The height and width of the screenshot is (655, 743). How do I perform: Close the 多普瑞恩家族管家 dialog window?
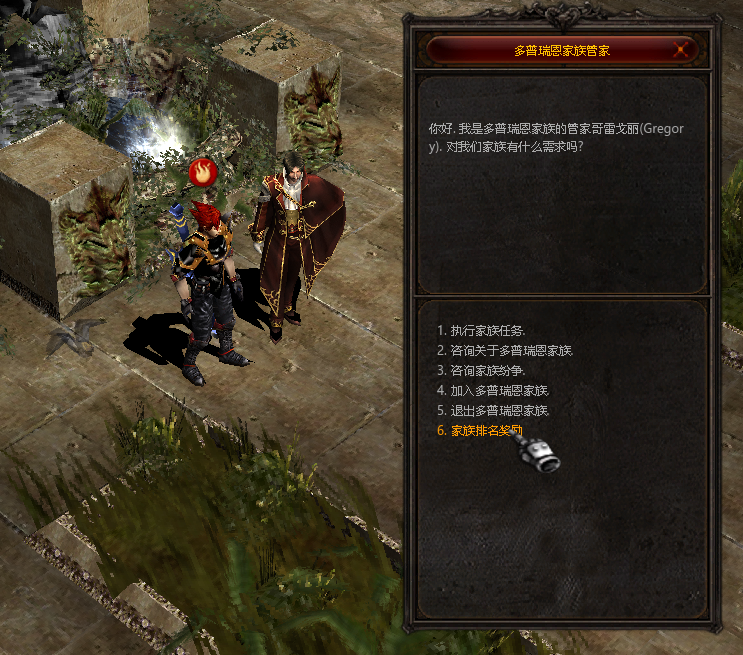click(682, 50)
